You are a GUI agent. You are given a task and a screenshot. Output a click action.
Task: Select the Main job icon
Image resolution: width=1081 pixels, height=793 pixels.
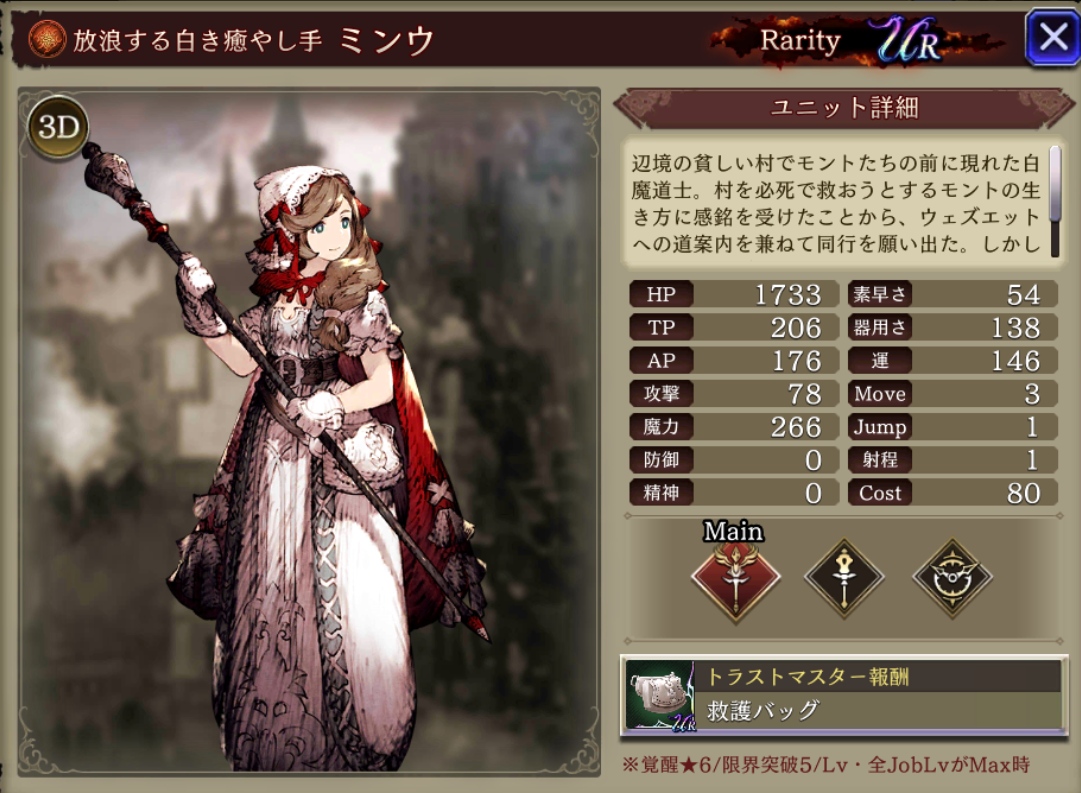[x=735, y=577]
